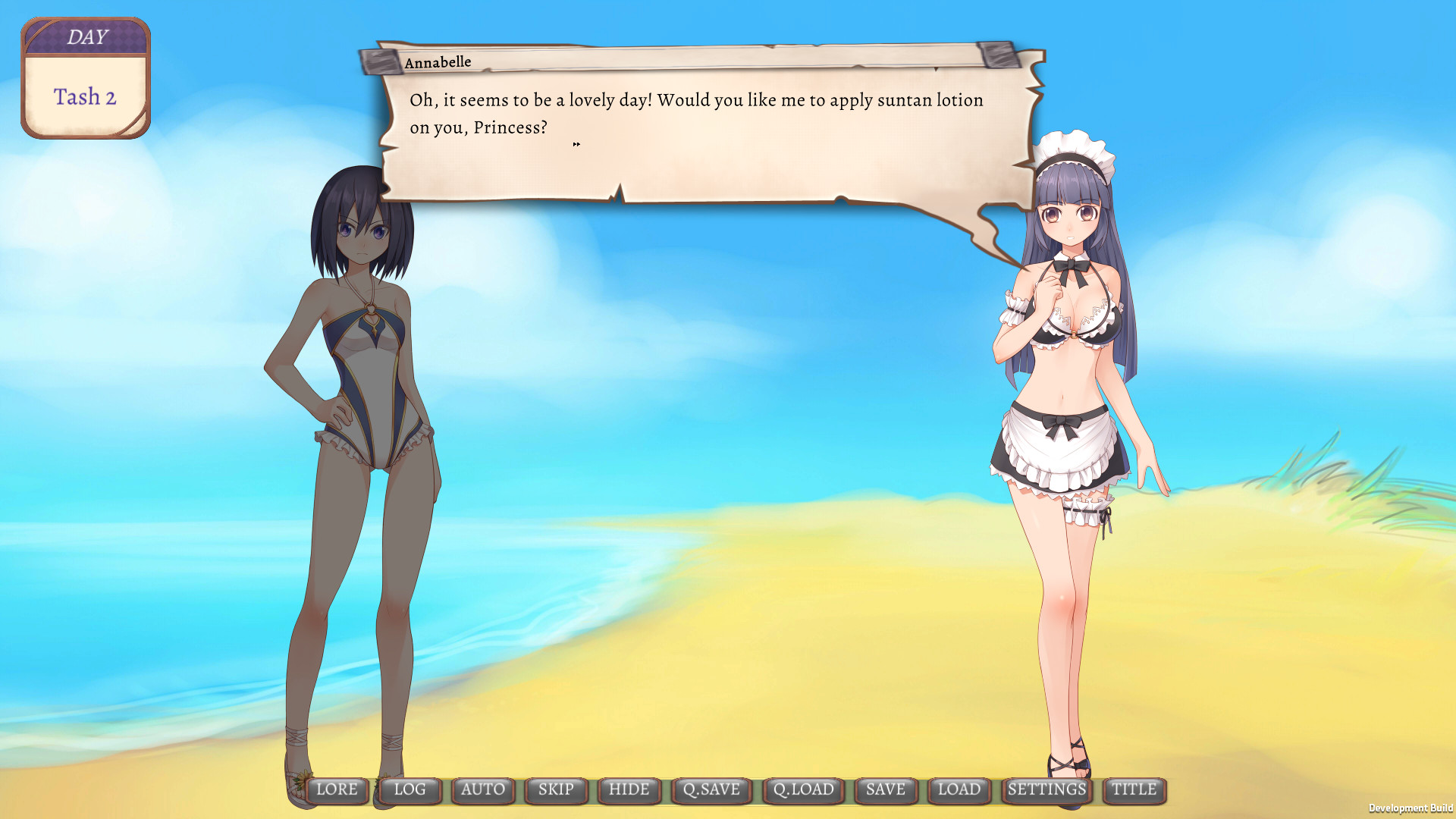
Task: Open the SAVE game screen
Action: pos(885,789)
